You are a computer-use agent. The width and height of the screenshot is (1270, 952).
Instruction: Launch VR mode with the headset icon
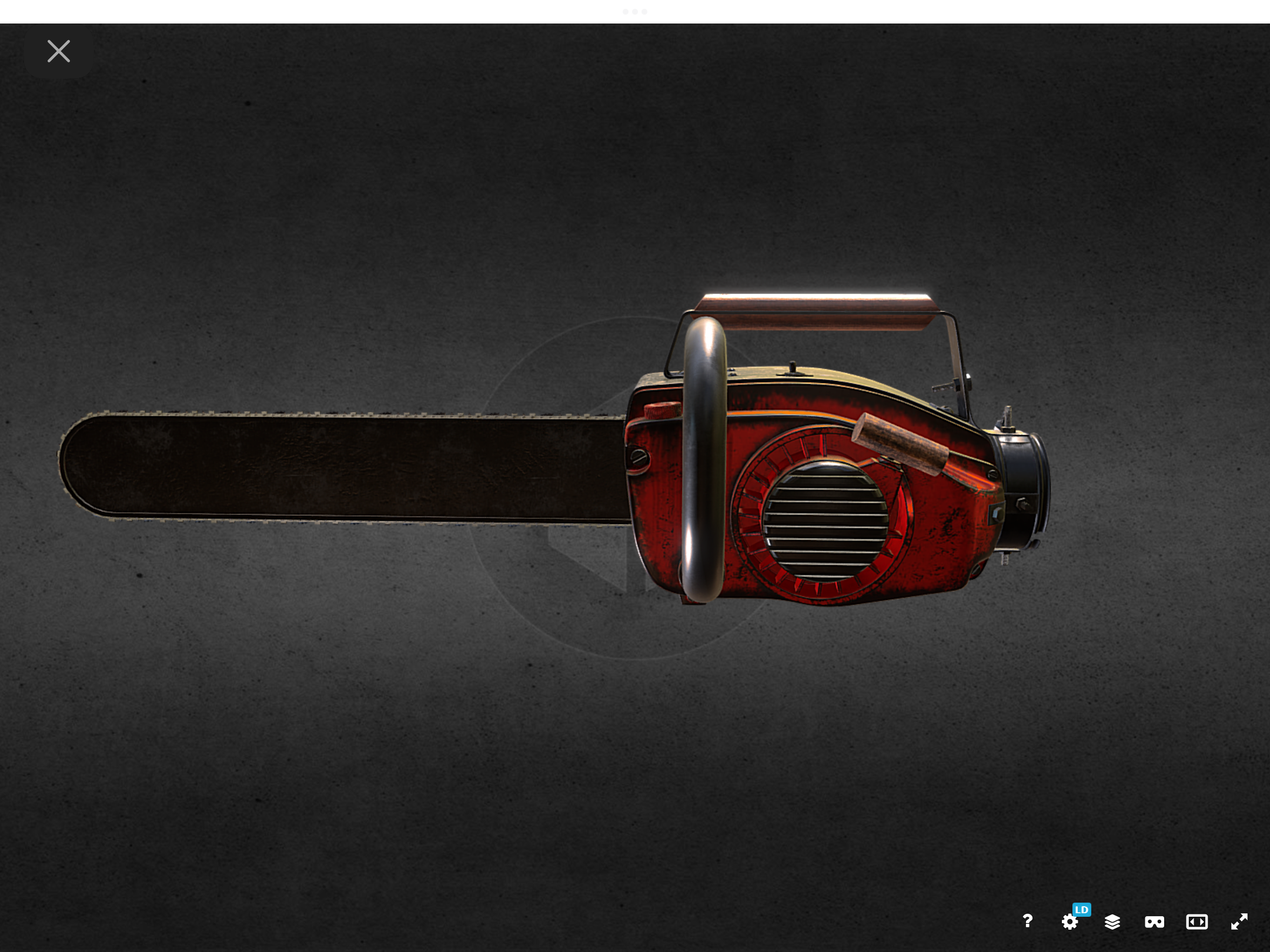click(x=1154, y=921)
